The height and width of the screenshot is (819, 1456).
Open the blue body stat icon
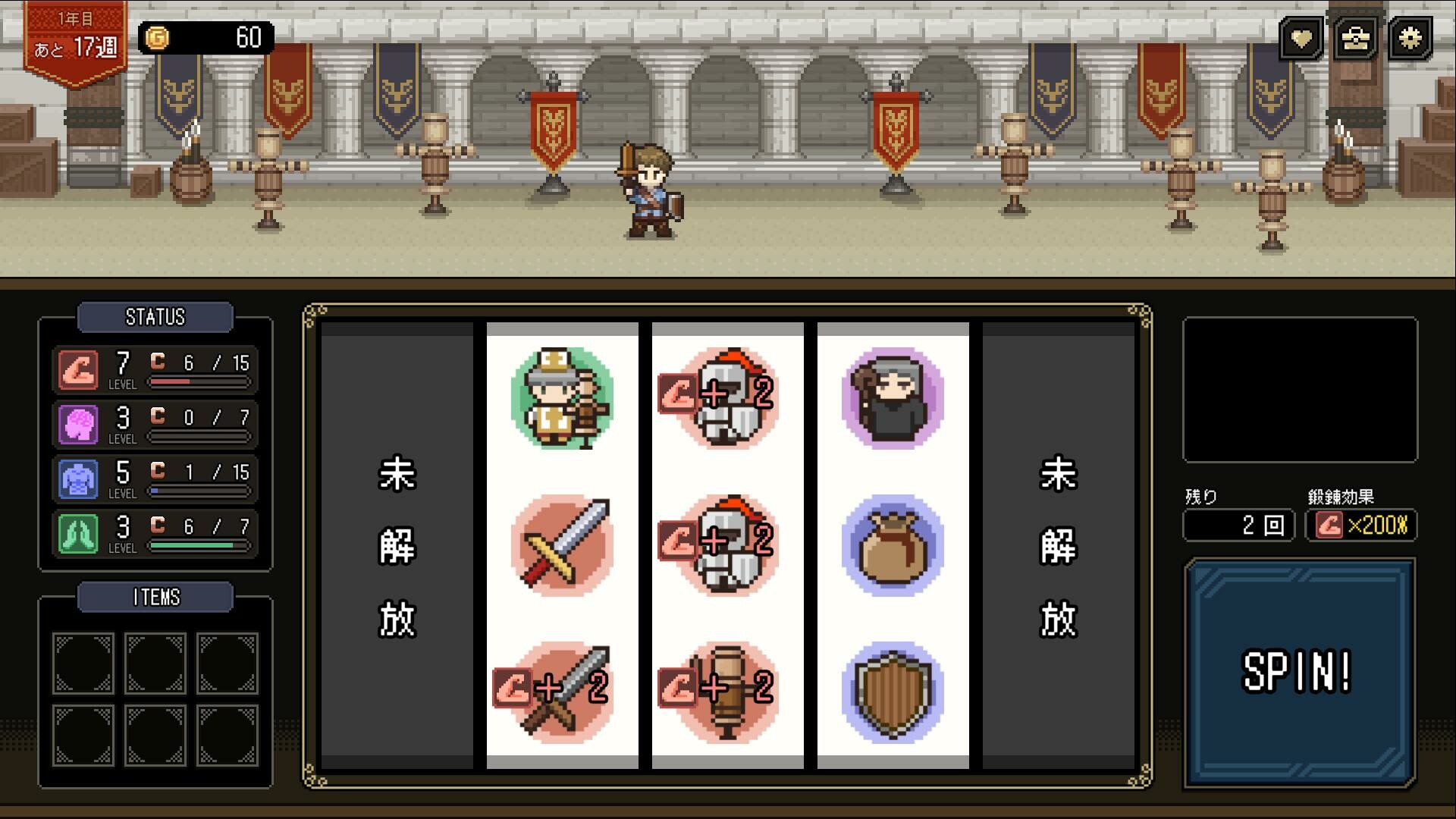[78, 479]
